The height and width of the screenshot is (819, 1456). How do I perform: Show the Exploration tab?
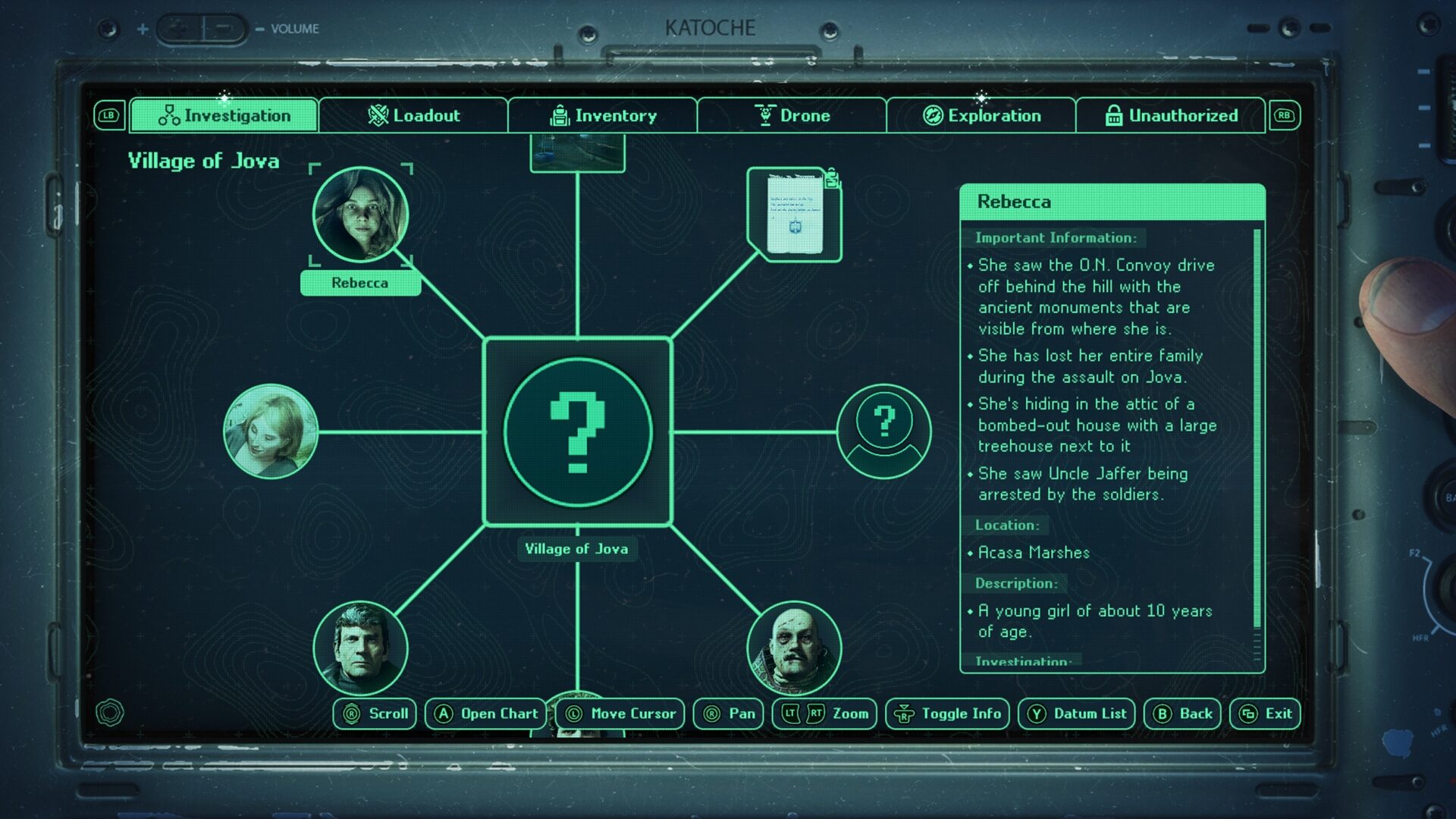point(981,115)
